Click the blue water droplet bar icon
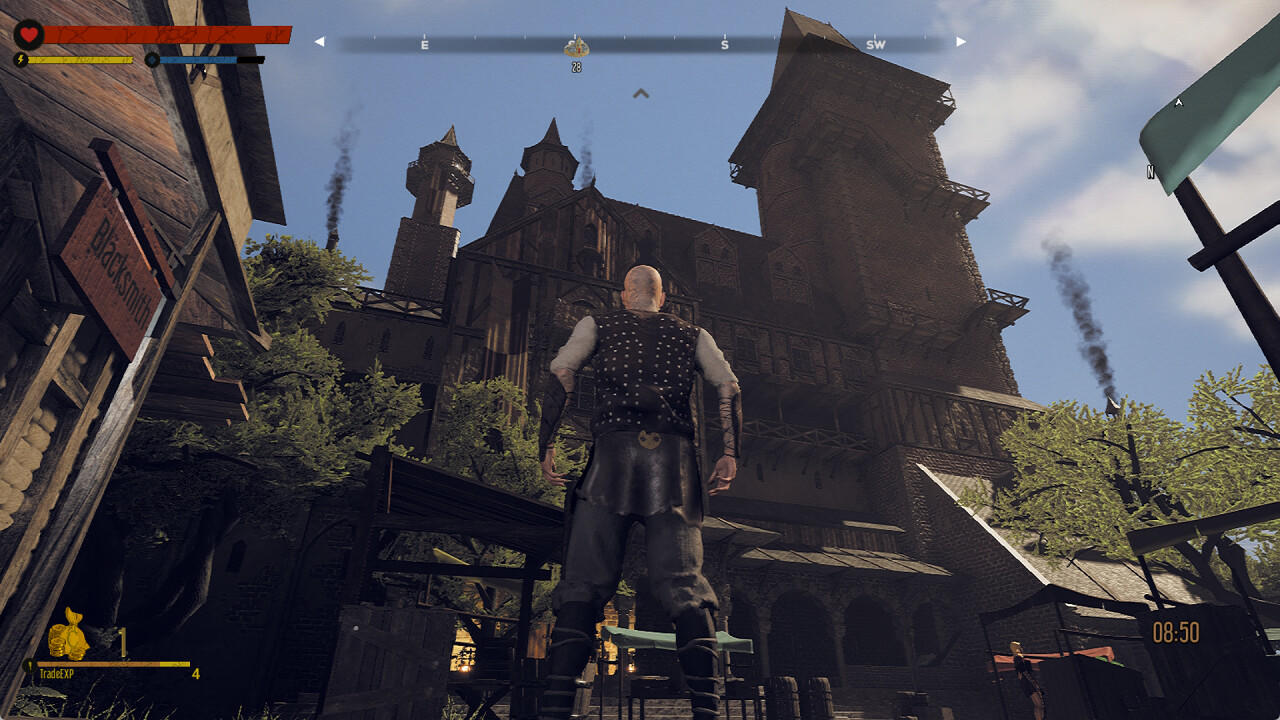 [152, 60]
